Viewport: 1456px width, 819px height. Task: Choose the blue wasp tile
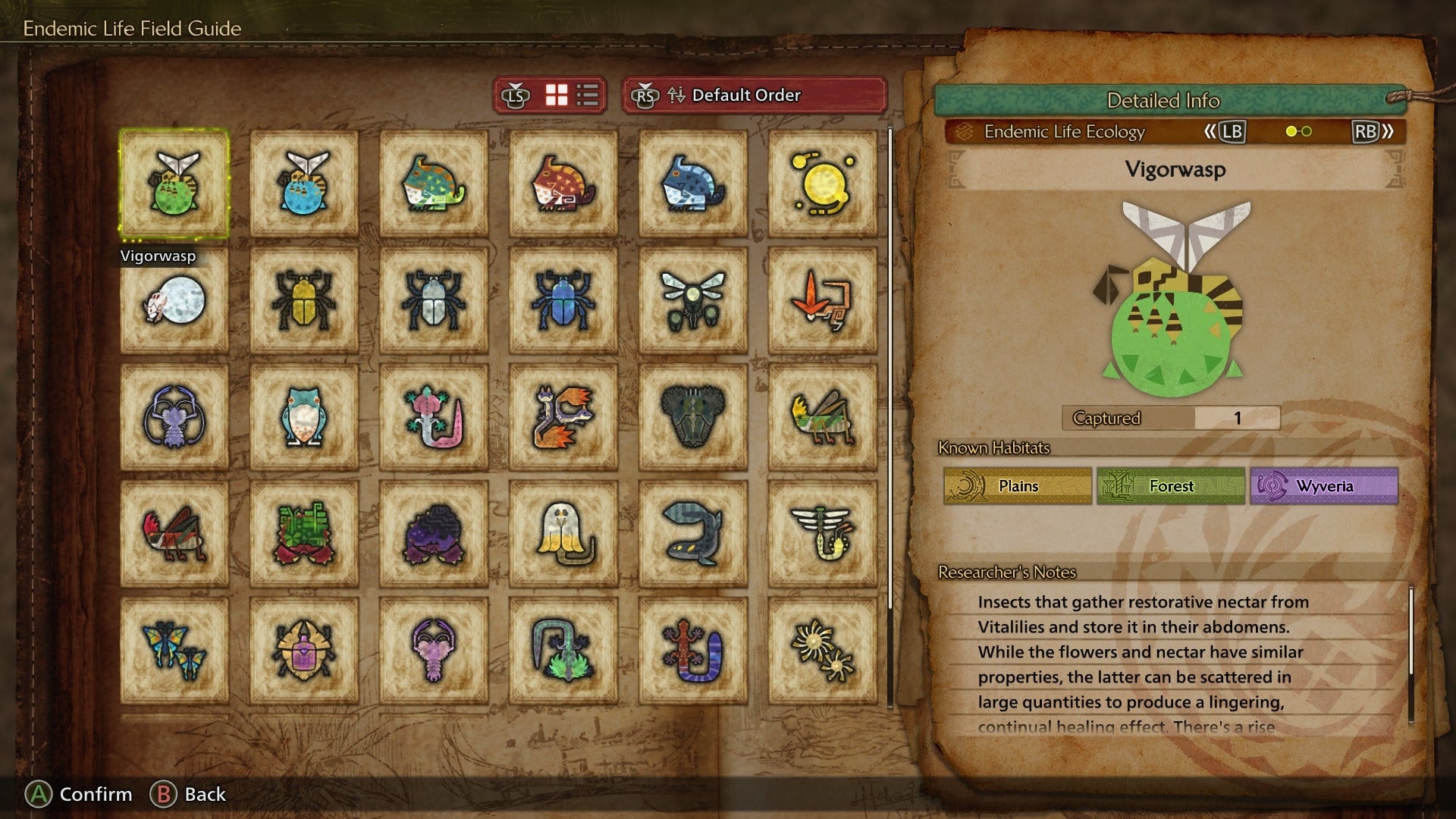tap(304, 184)
